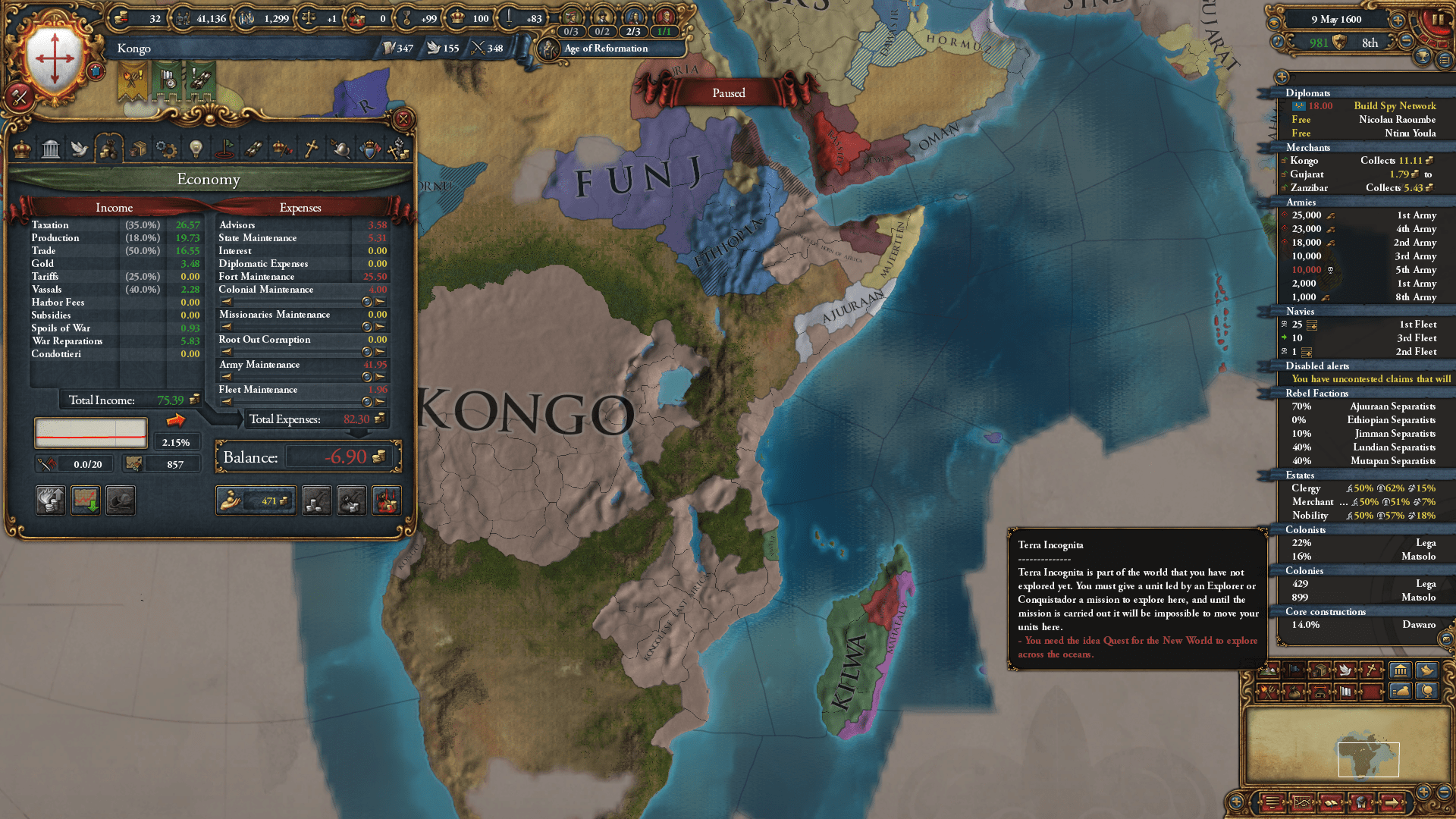Expand the alerts section above Diplomats panel

(x=1283, y=76)
